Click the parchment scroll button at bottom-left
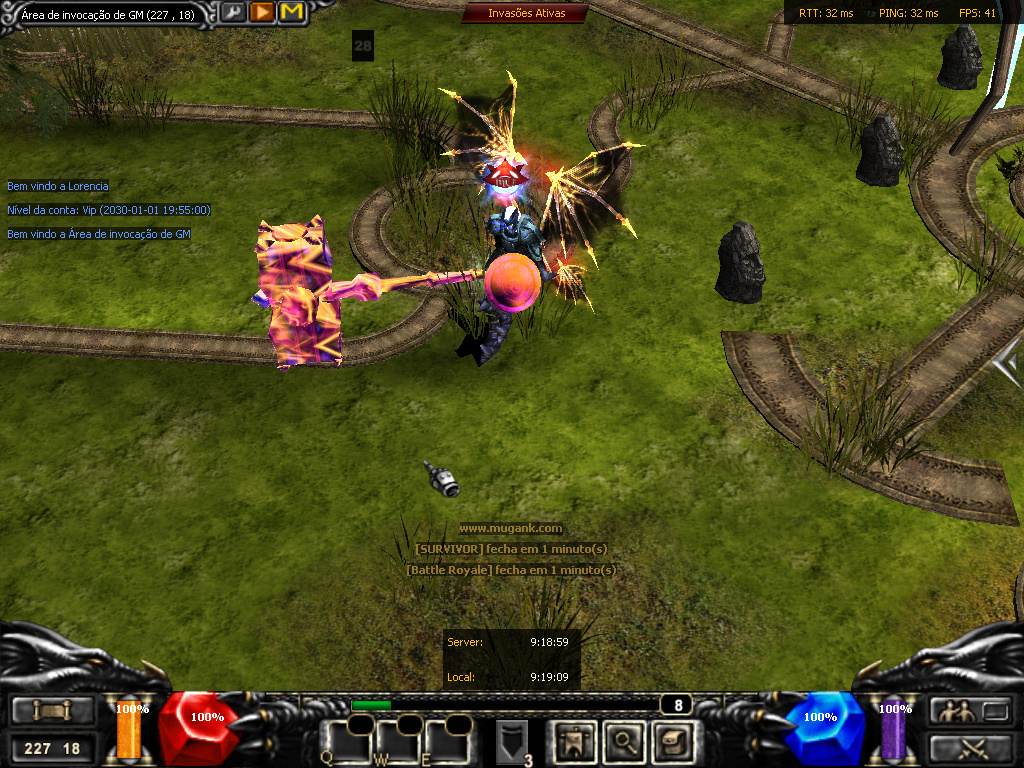Screen dimensions: 1024x768 (x=53, y=711)
